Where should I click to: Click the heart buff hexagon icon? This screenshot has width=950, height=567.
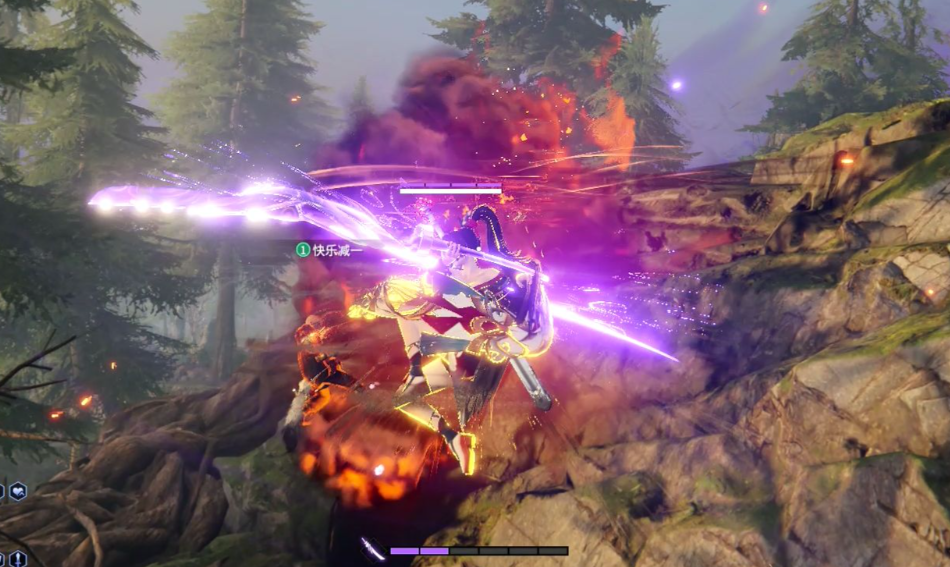(18, 491)
